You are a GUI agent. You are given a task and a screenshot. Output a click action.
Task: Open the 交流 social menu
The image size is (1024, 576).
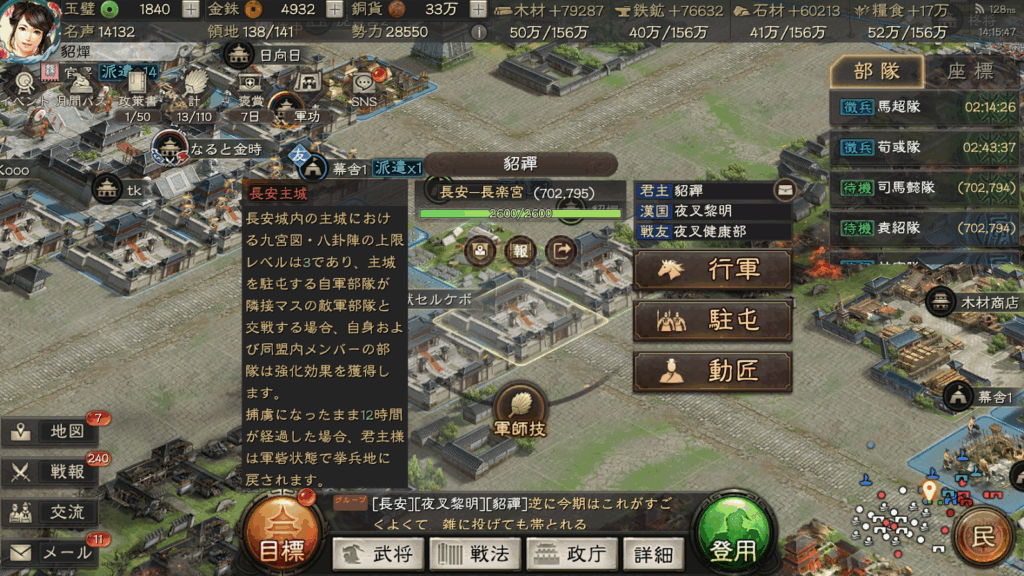click(52, 512)
